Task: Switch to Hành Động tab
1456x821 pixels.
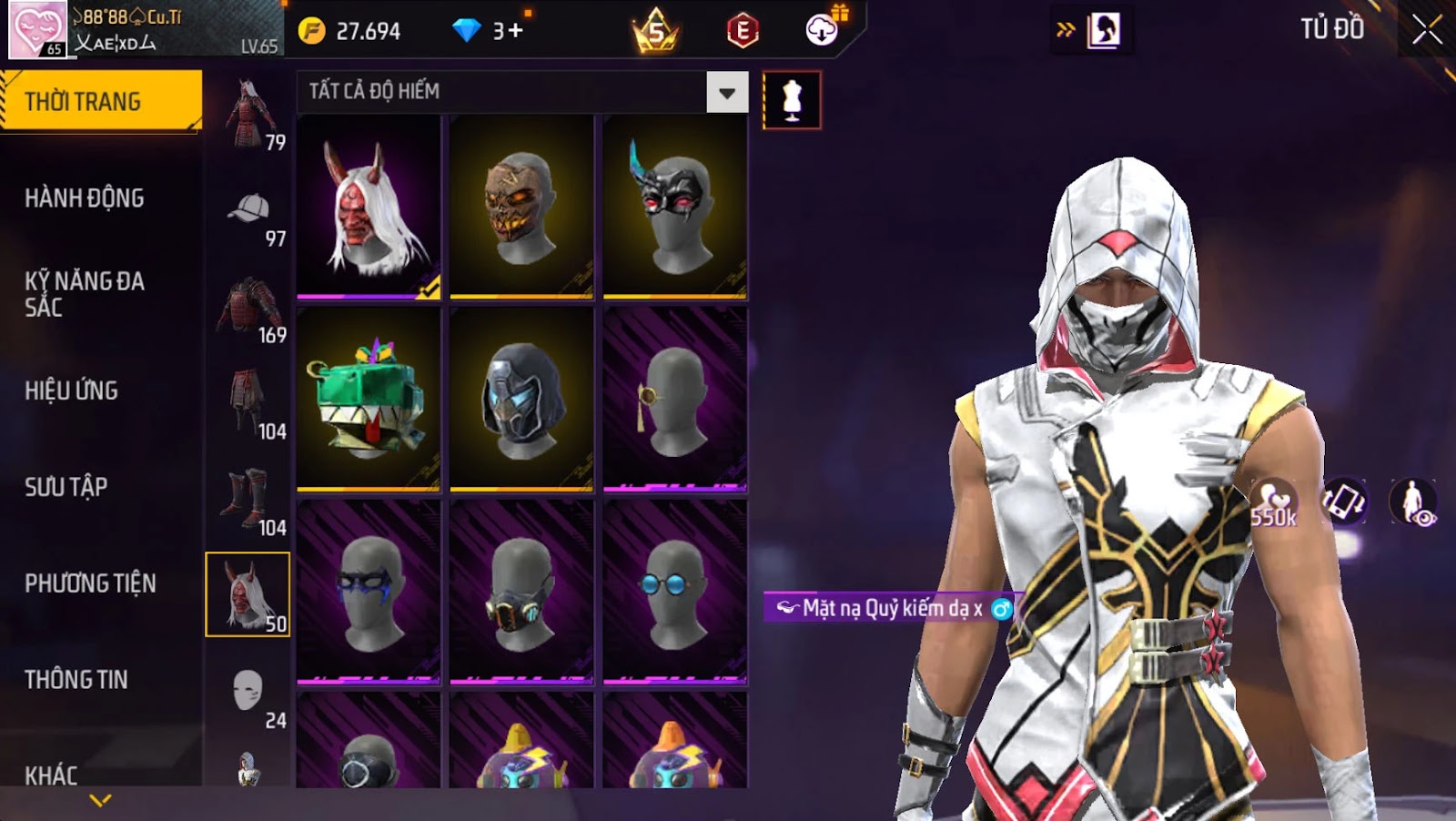Action: 85,198
